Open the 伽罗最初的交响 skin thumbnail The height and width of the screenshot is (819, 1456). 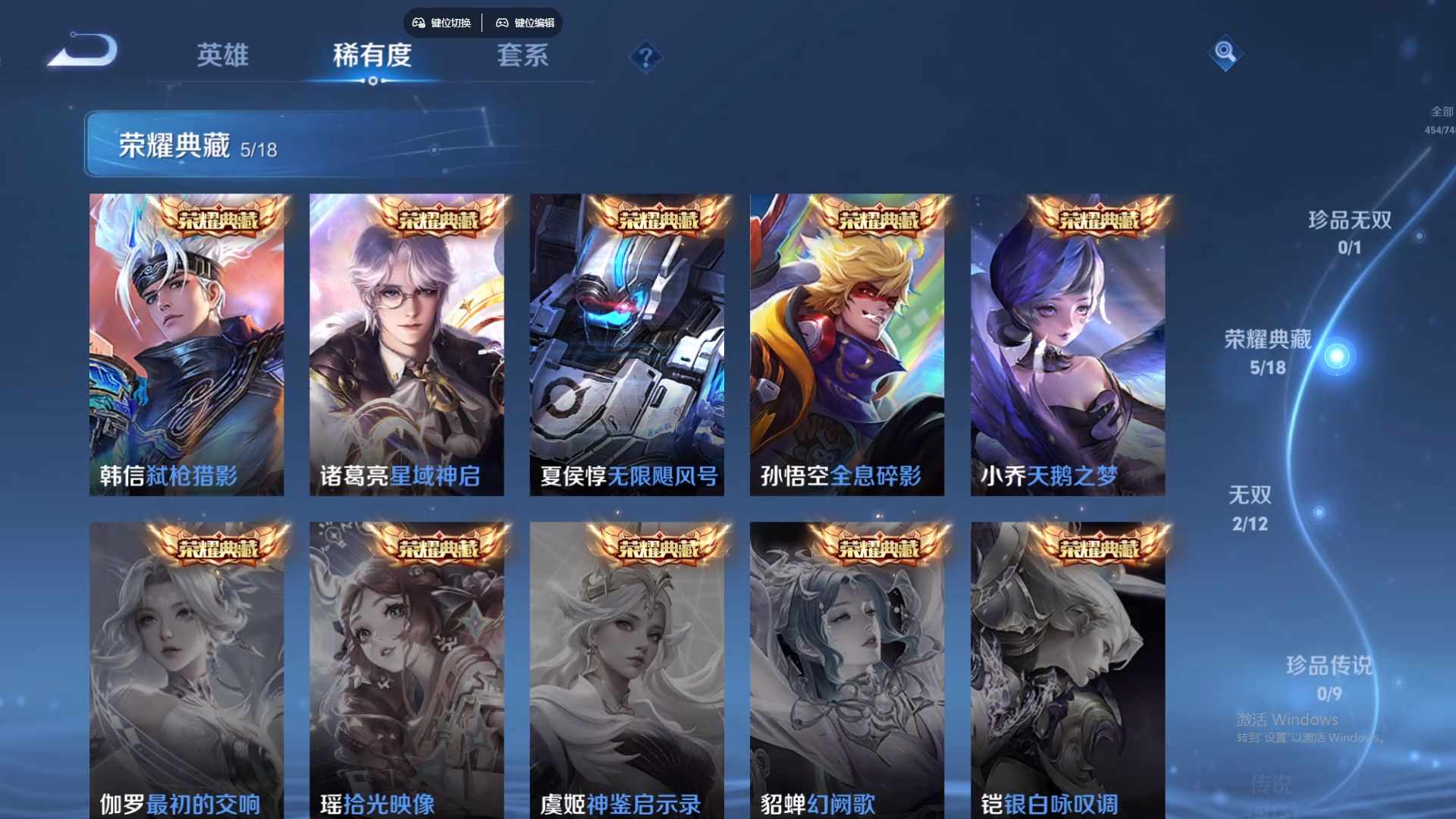(187, 667)
